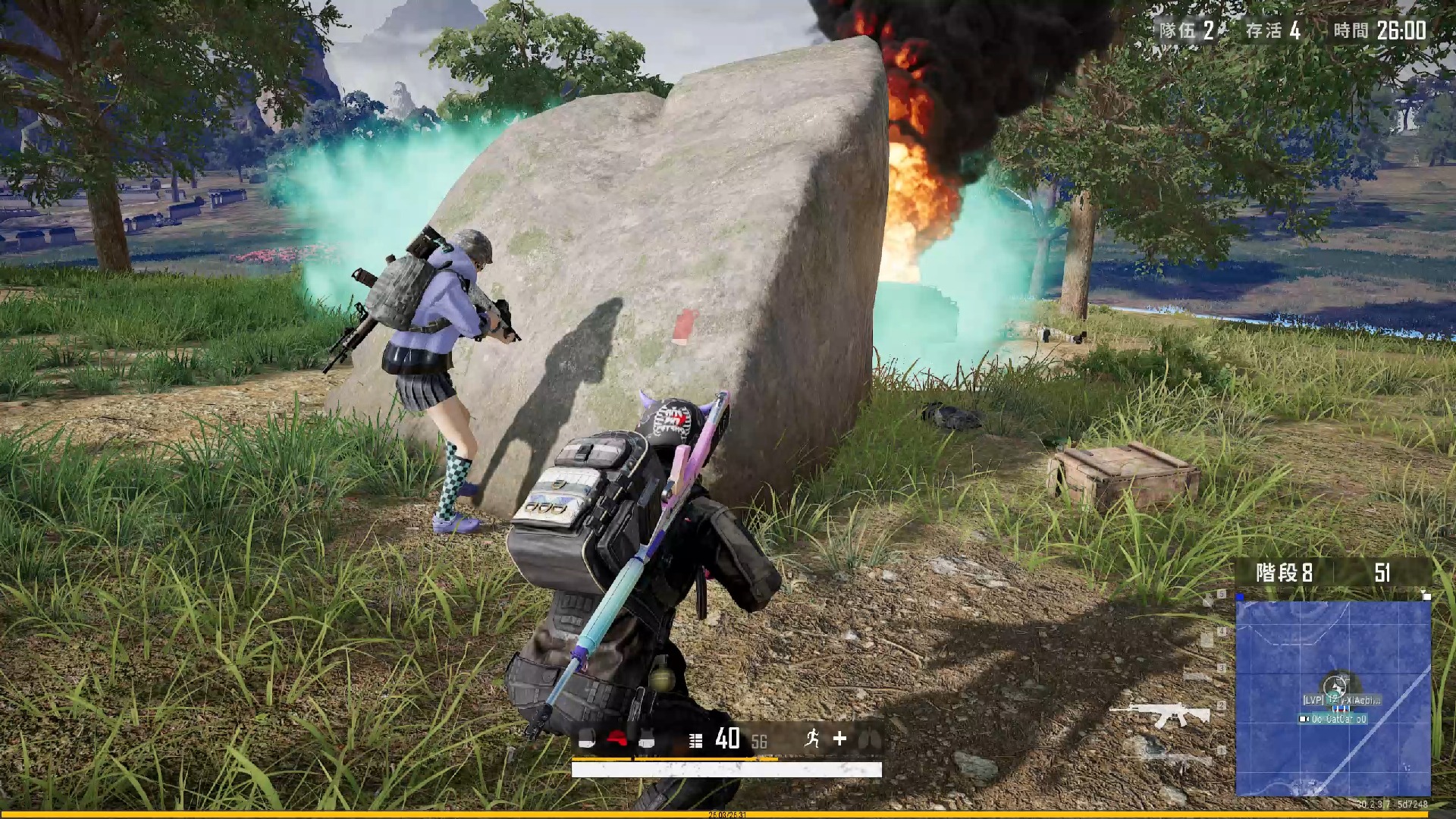
Task: Click the lungs breath indicator icon
Action: coord(869,739)
